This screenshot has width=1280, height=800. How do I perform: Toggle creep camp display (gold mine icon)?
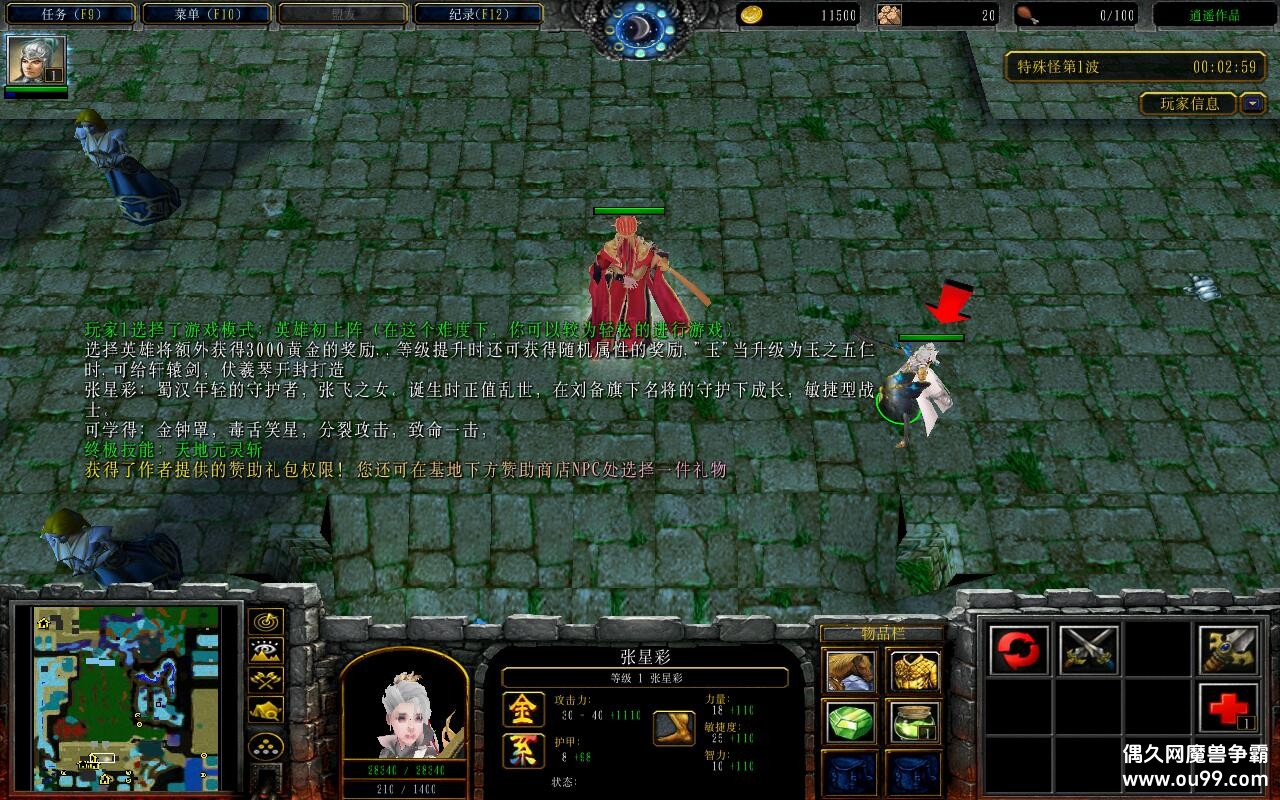(x=264, y=710)
